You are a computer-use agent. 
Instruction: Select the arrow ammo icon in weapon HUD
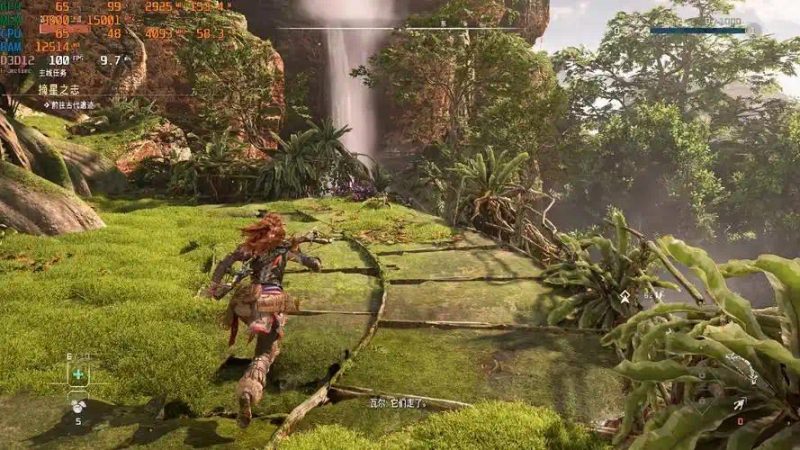click(x=739, y=404)
